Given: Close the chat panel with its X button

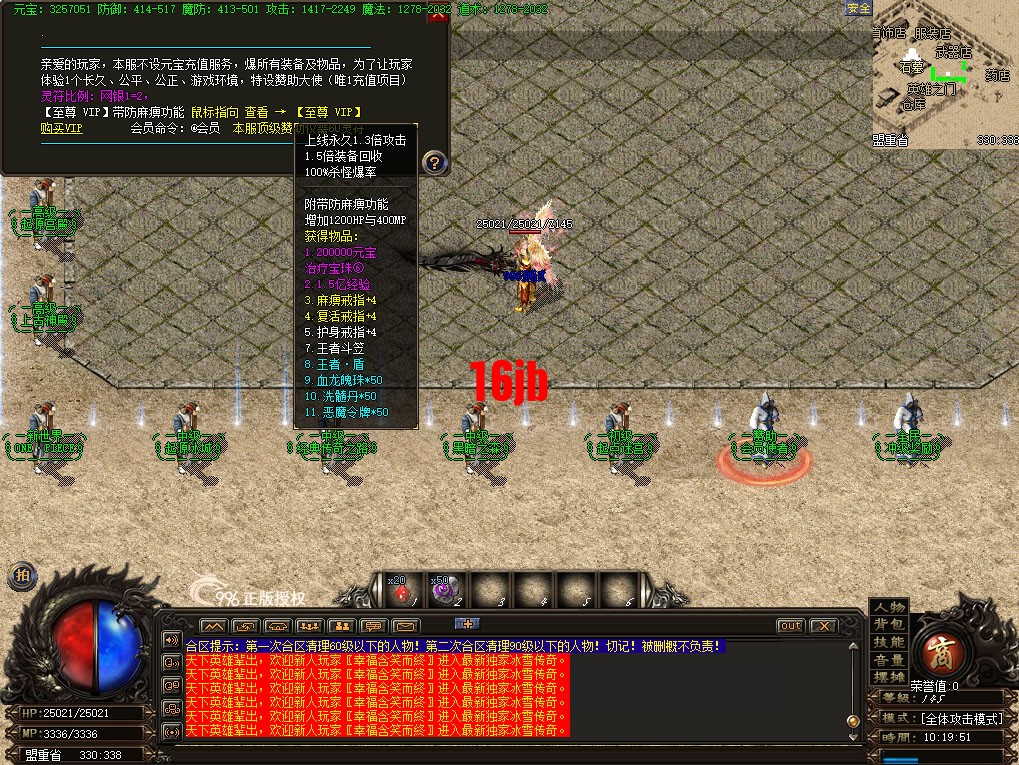Looking at the screenshot, I should coord(823,626).
